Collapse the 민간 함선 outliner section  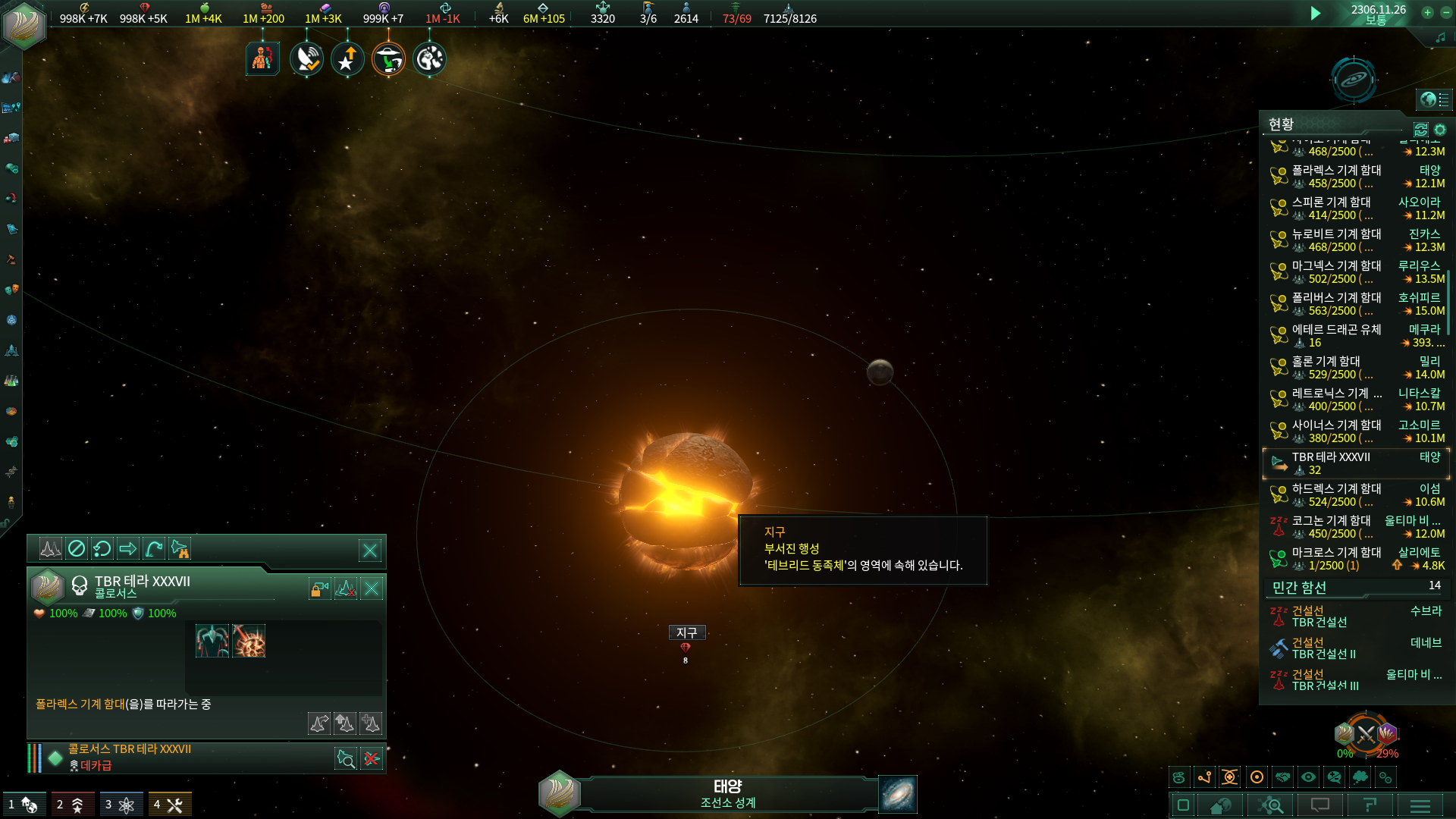click(x=1300, y=588)
